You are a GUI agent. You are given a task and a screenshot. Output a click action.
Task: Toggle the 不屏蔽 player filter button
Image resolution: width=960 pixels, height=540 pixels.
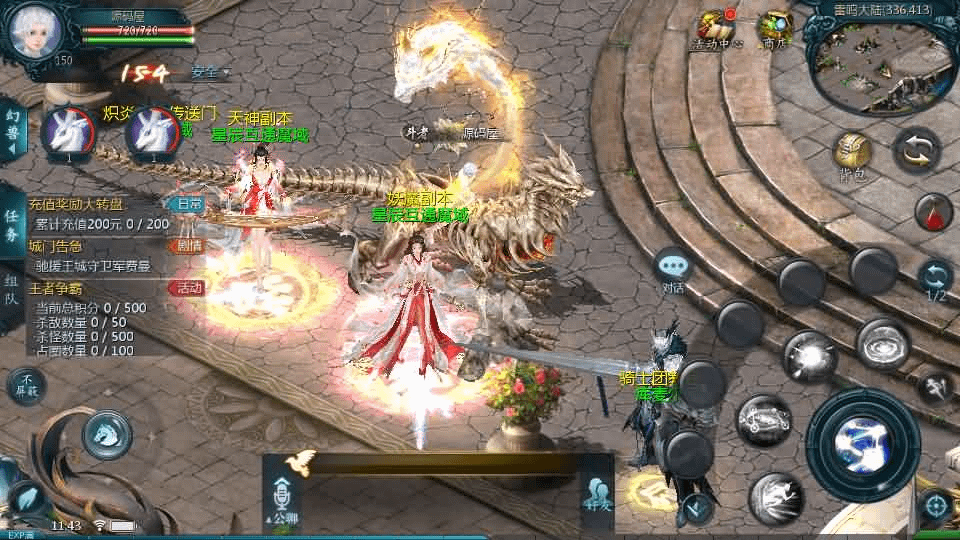(x=27, y=385)
